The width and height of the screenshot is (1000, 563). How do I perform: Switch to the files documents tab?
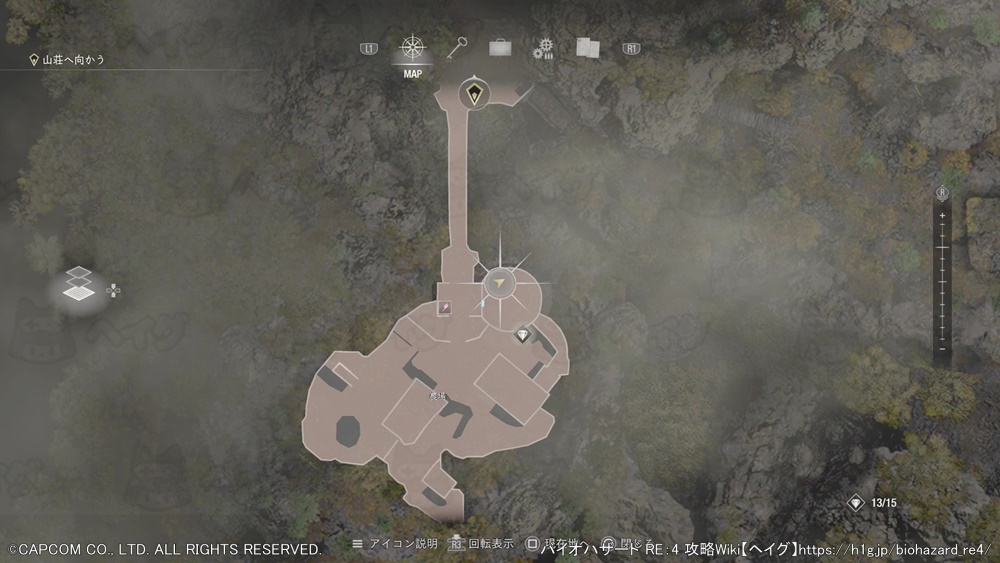587,47
